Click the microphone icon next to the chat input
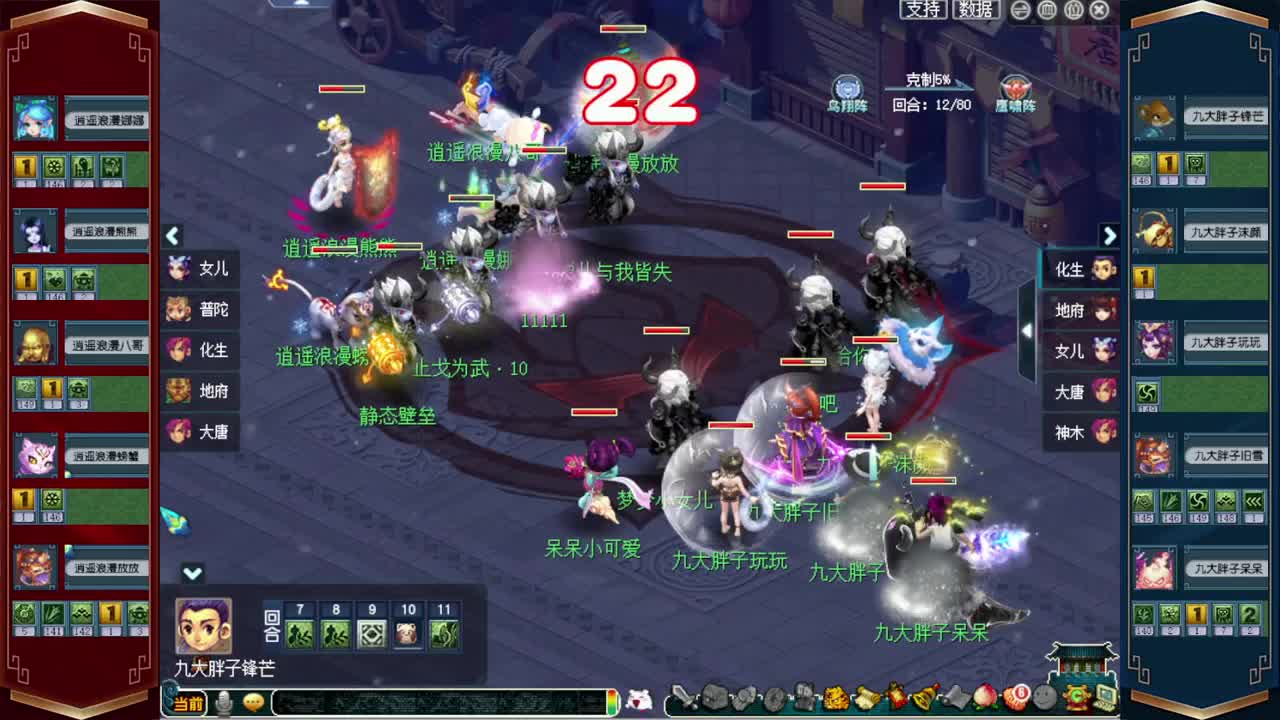This screenshot has width=1280, height=720. [224, 702]
